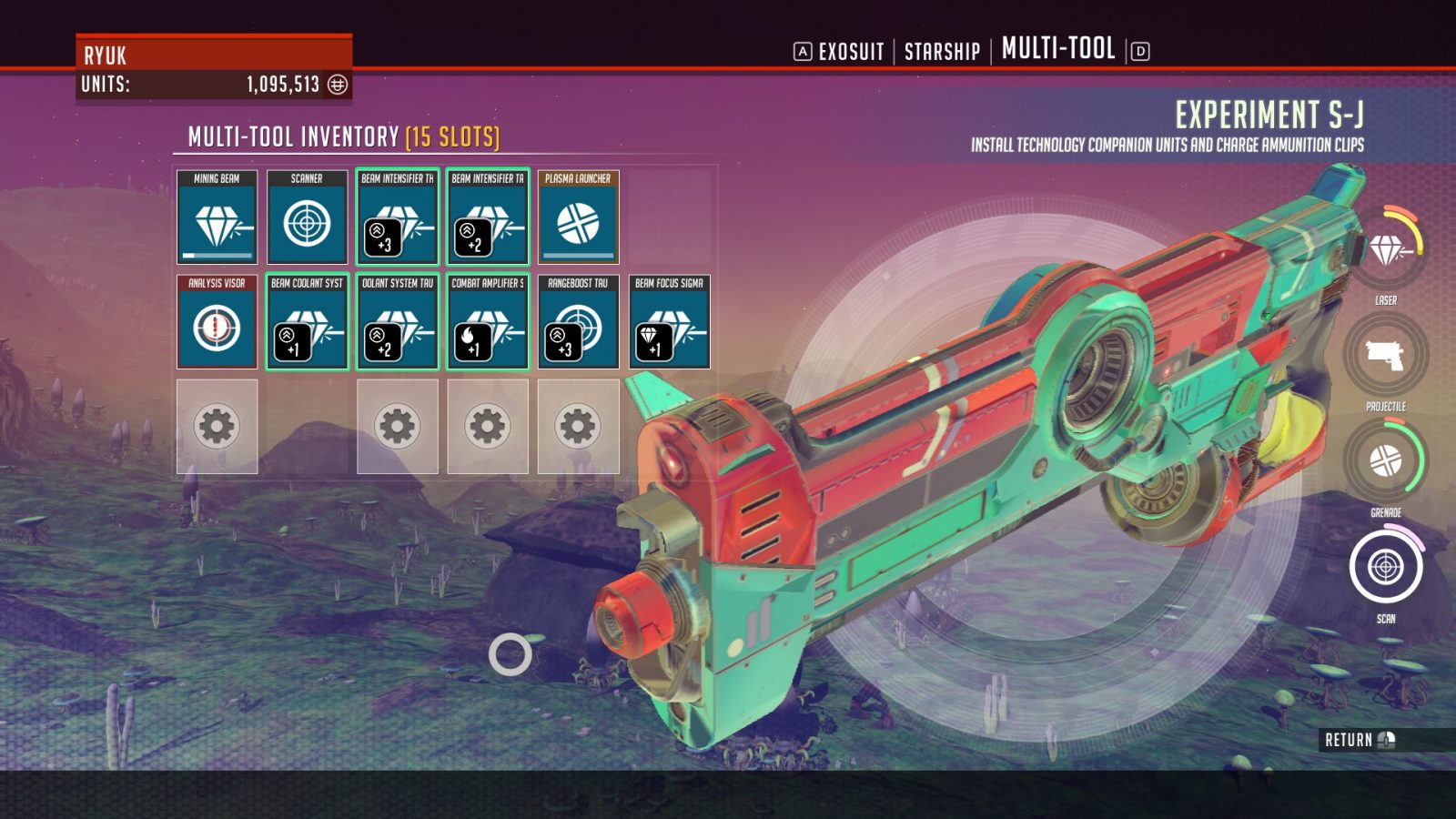This screenshot has width=1456, height=819.
Task: Choose the Laser weapon mode icon
Action: [x=1386, y=248]
